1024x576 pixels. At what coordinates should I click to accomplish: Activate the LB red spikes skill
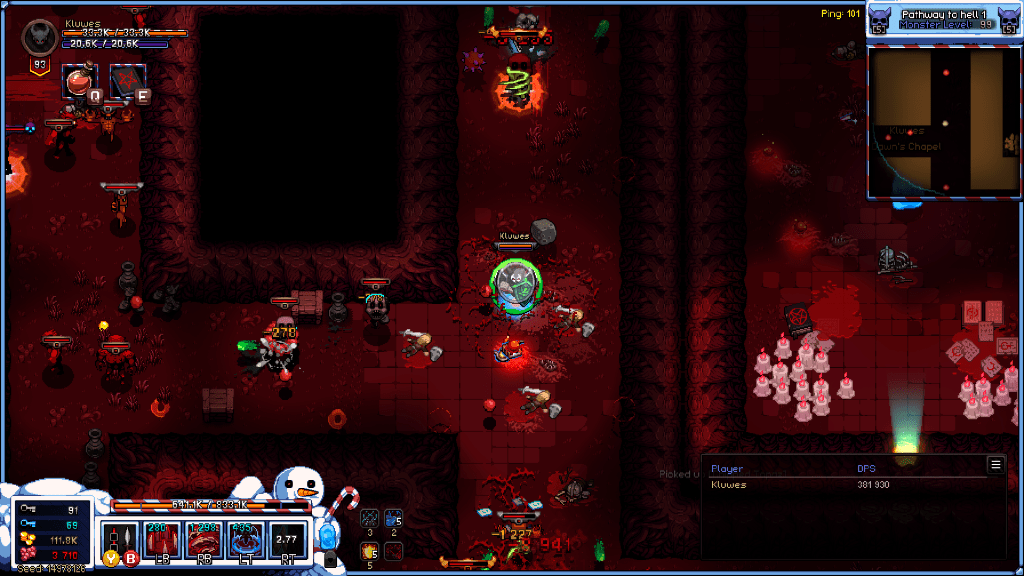(163, 541)
